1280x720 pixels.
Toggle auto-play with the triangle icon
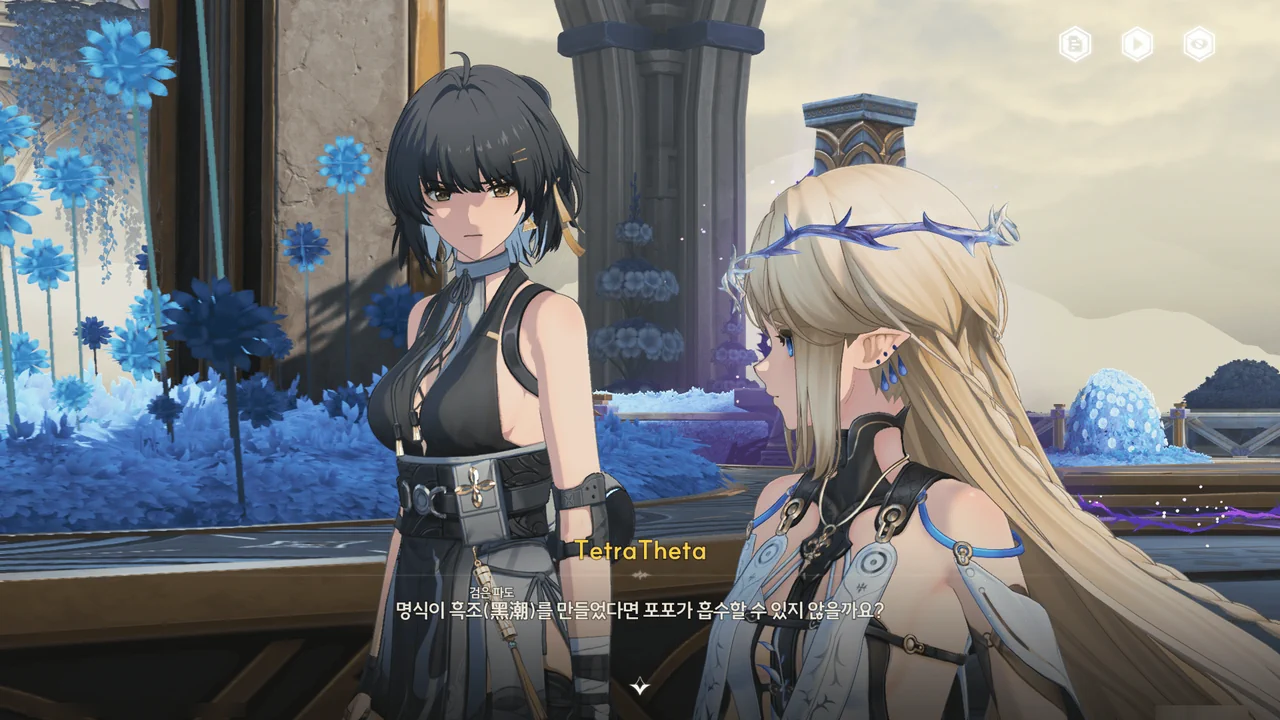(1137, 44)
